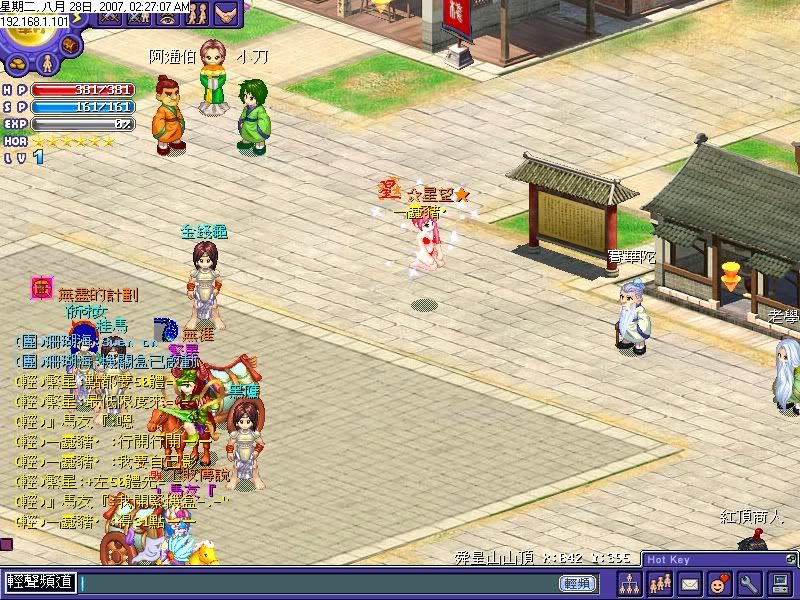
Task: Toggle the Hot Key panel window button
Action: (792, 559)
